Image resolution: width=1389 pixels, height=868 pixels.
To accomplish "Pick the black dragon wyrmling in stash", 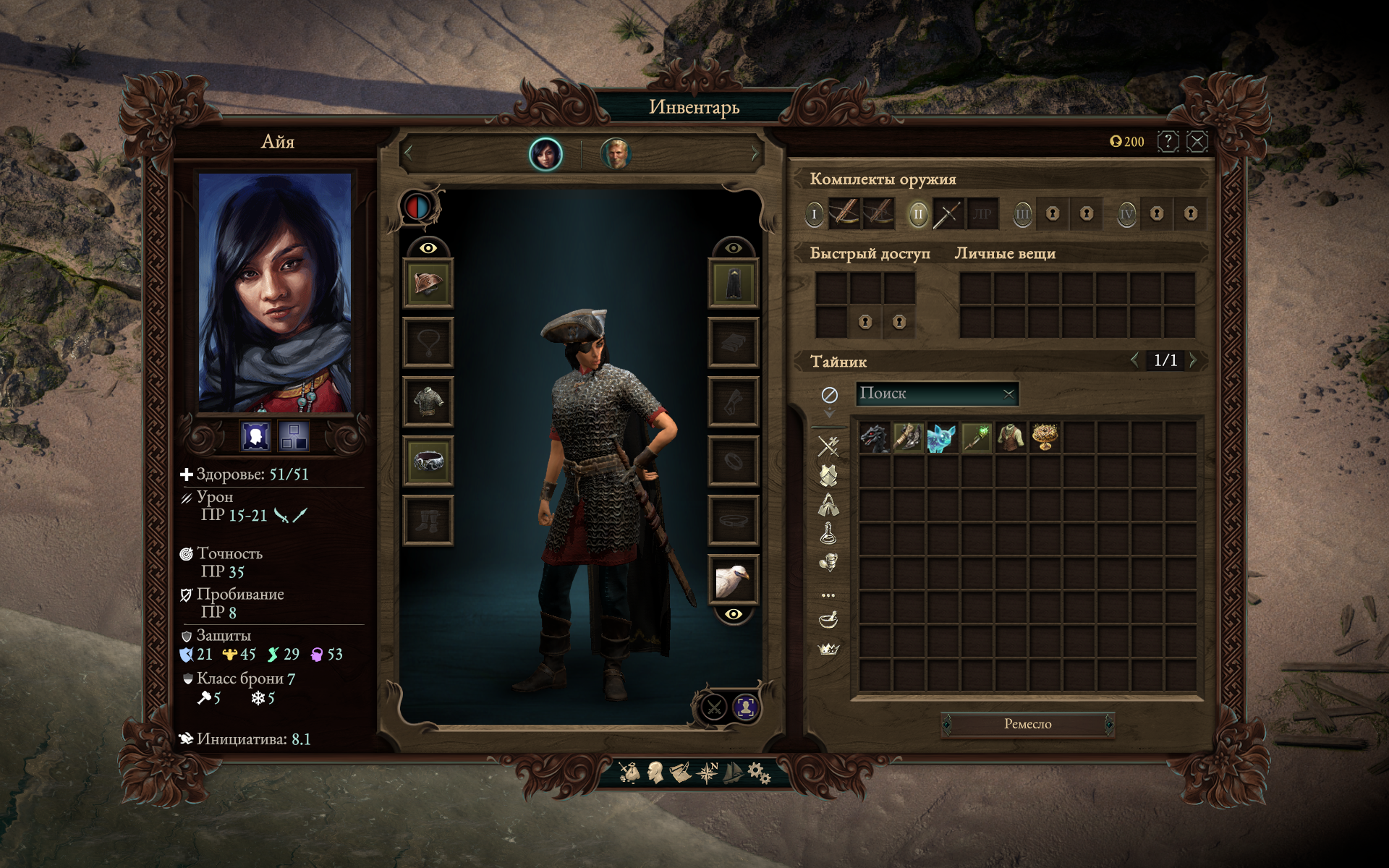I will coord(874,438).
